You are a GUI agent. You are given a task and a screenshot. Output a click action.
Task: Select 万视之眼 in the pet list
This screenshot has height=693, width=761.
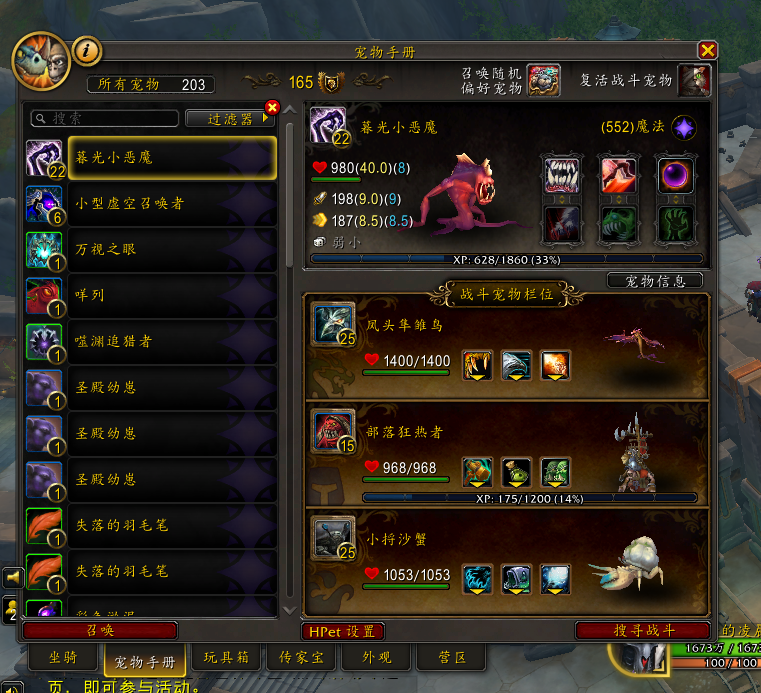pos(150,250)
